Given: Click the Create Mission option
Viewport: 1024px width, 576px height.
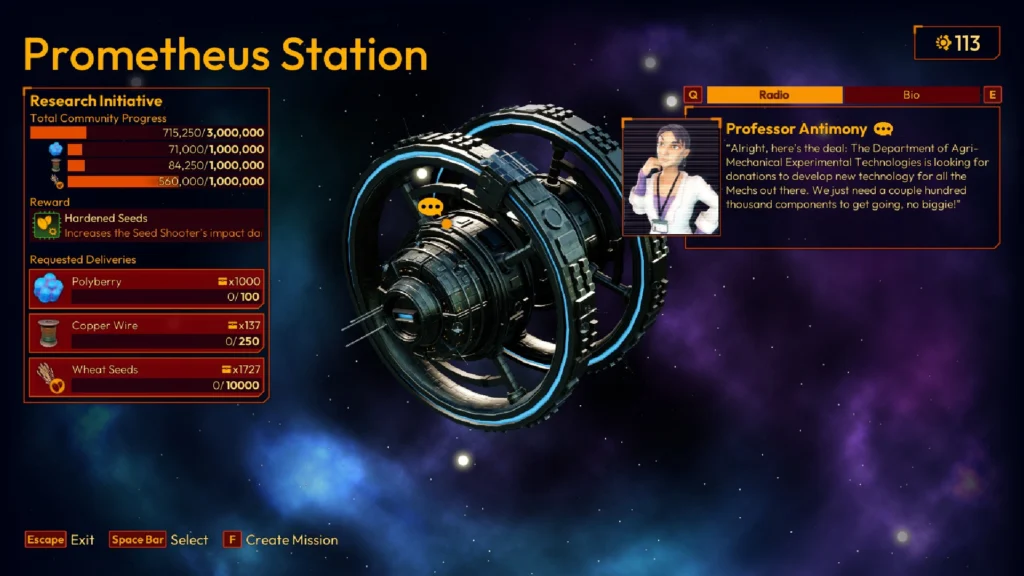Looking at the screenshot, I should pyautogui.click(x=281, y=540).
